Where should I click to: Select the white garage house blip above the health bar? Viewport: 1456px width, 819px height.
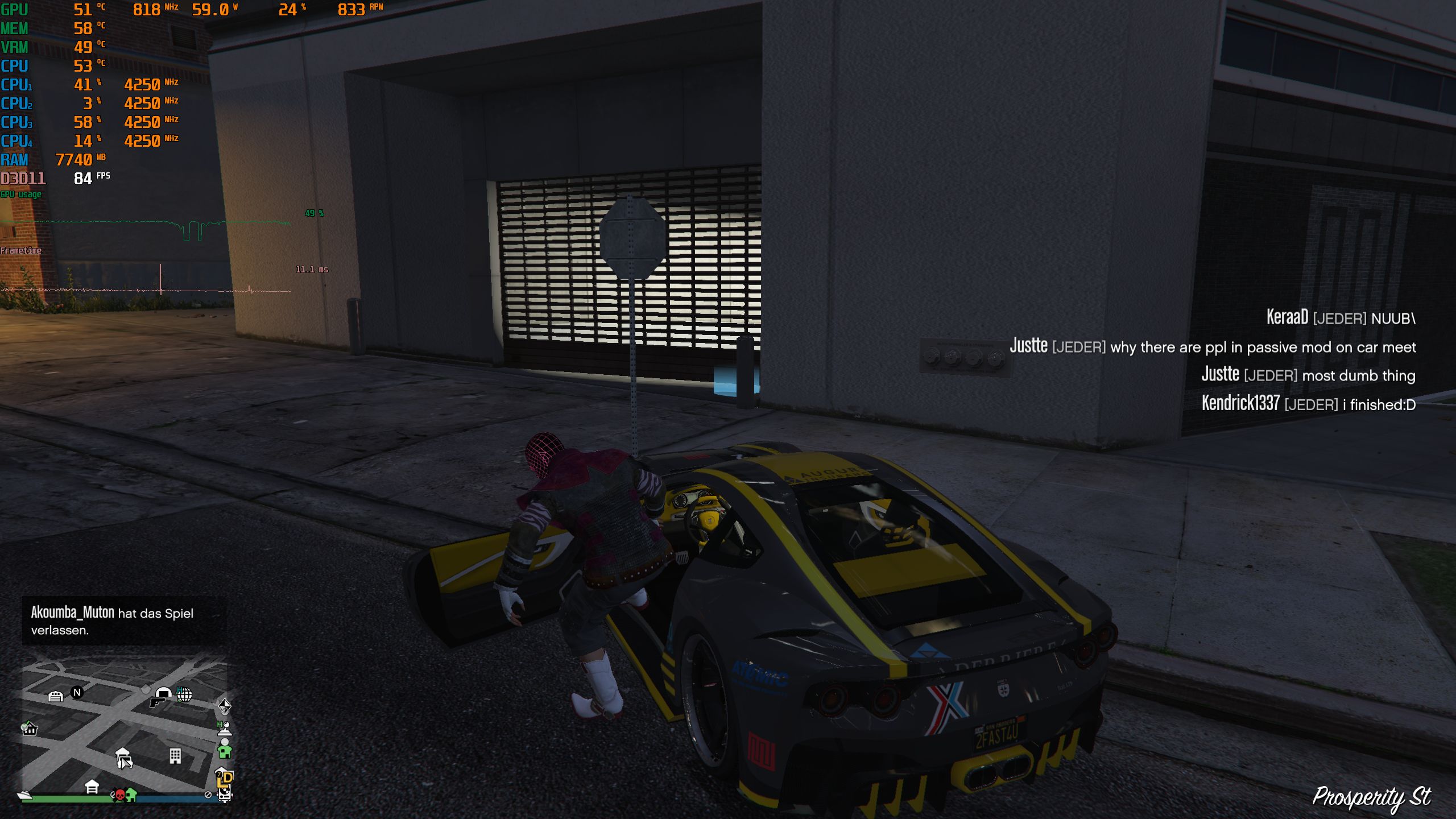(x=92, y=787)
